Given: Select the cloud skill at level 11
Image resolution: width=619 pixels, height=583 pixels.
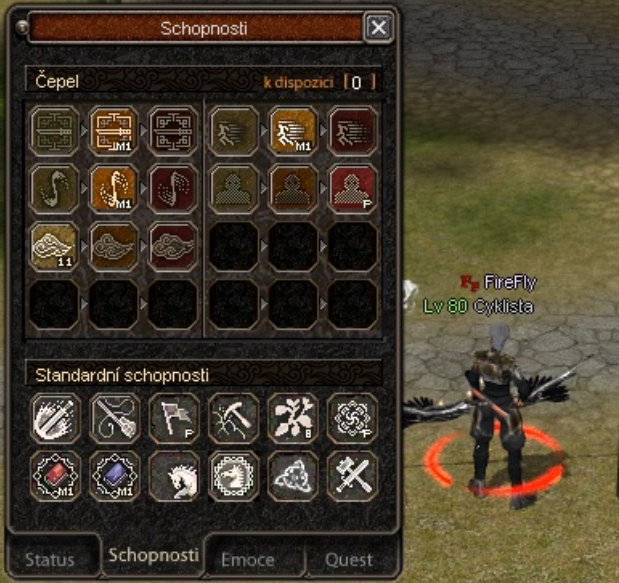Looking at the screenshot, I should (53, 244).
